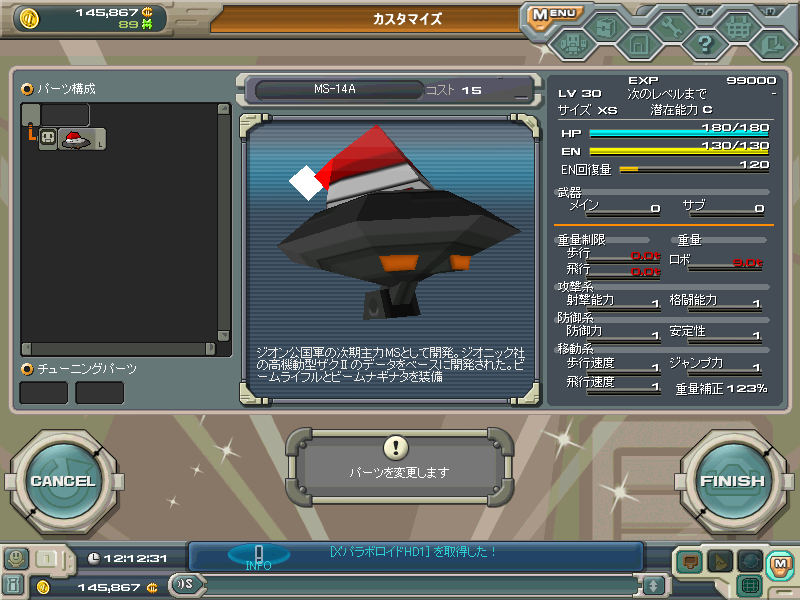Click the INFO notification icon
Screen dimensions: 800x600
[x=258, y=556]
